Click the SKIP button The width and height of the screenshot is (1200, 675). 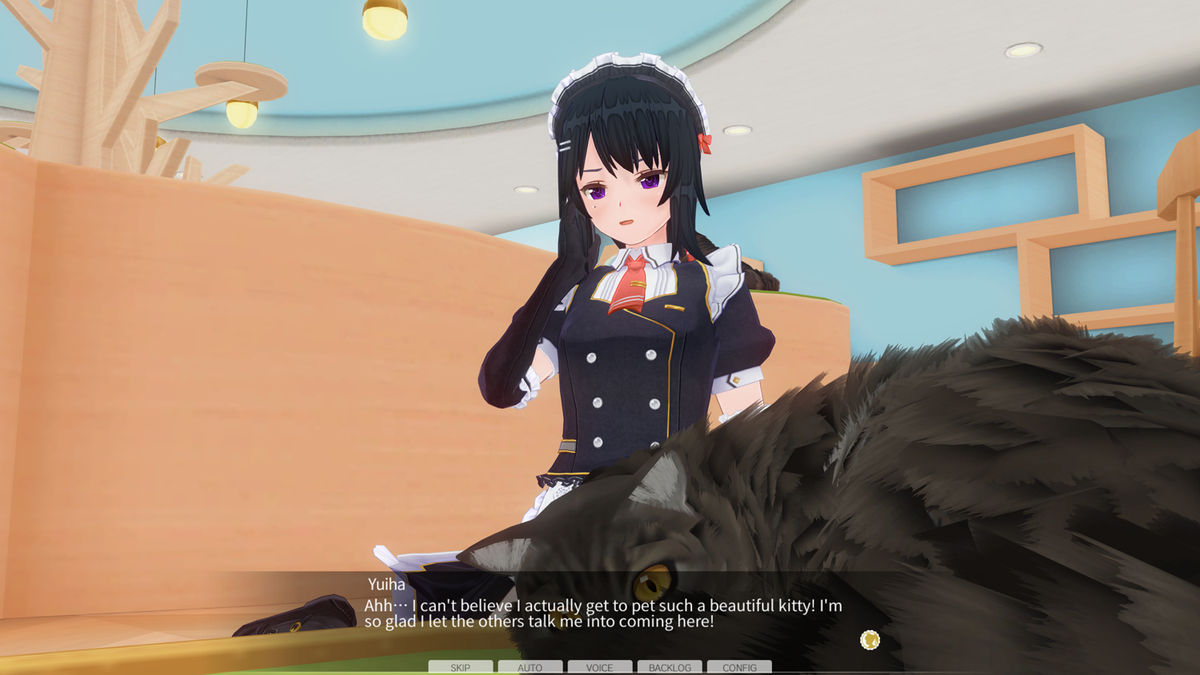tap(460, 667)
